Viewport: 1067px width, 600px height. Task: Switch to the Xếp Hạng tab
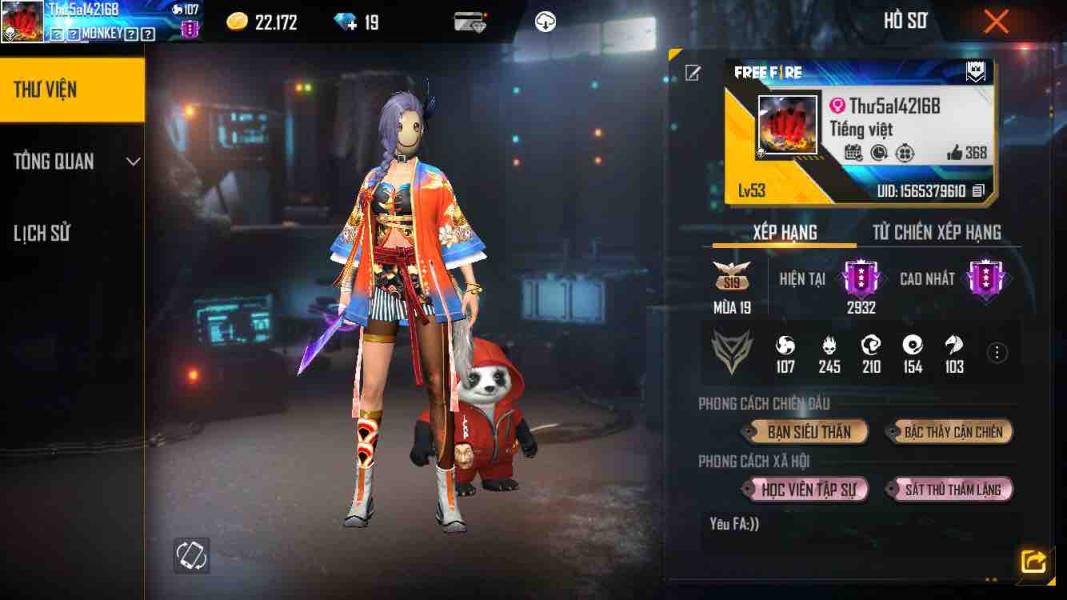(x=785, y=232)
